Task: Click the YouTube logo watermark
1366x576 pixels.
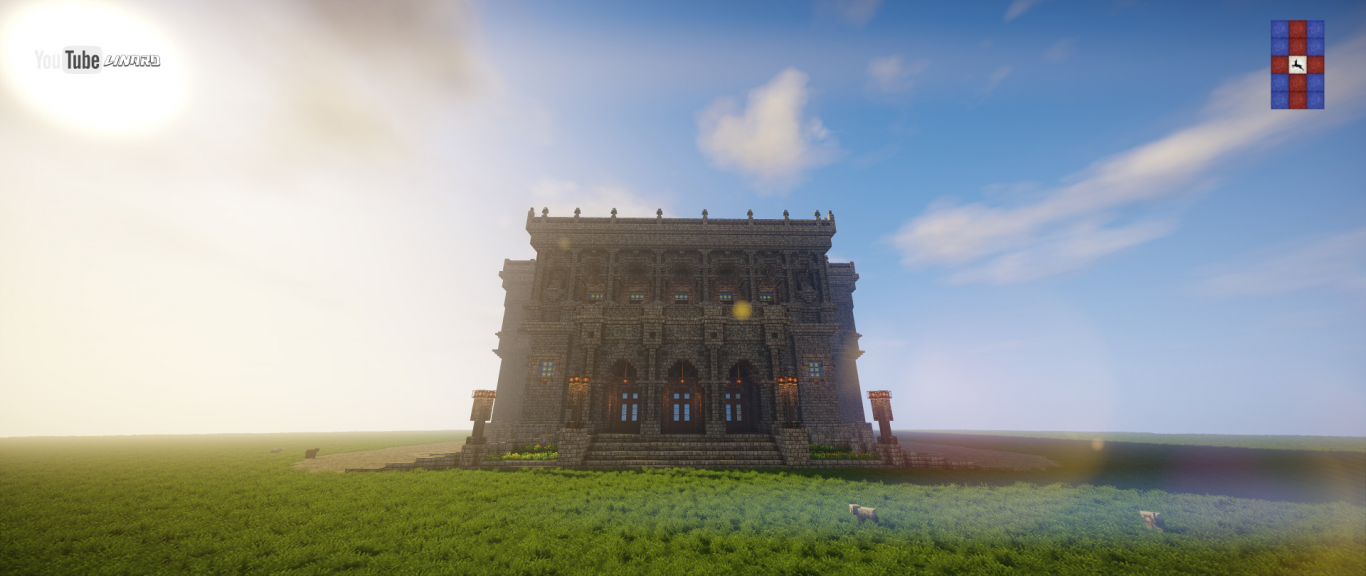Action: point(69,60)
